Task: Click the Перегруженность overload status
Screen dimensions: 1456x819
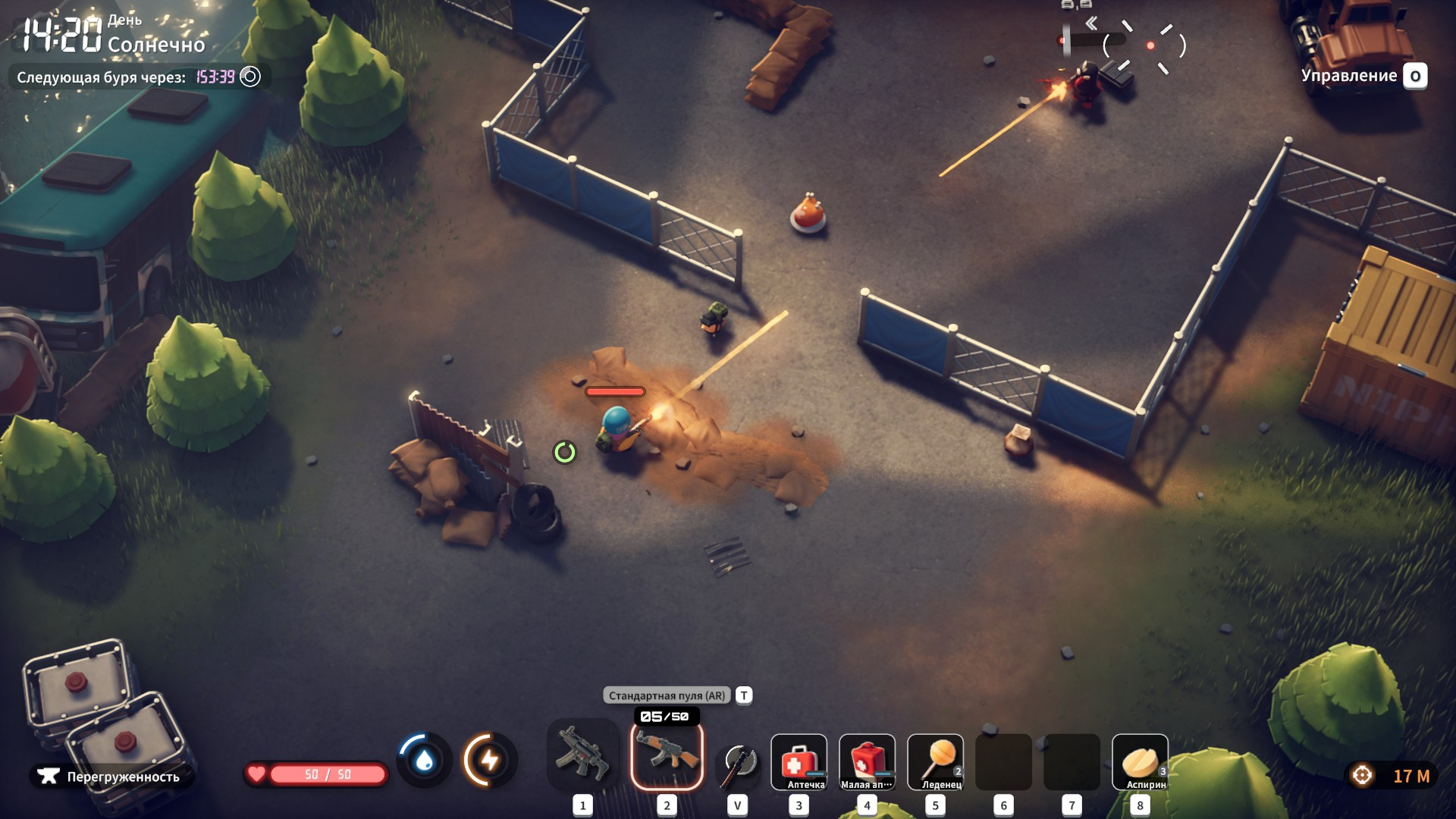Action: pos(111,777)
